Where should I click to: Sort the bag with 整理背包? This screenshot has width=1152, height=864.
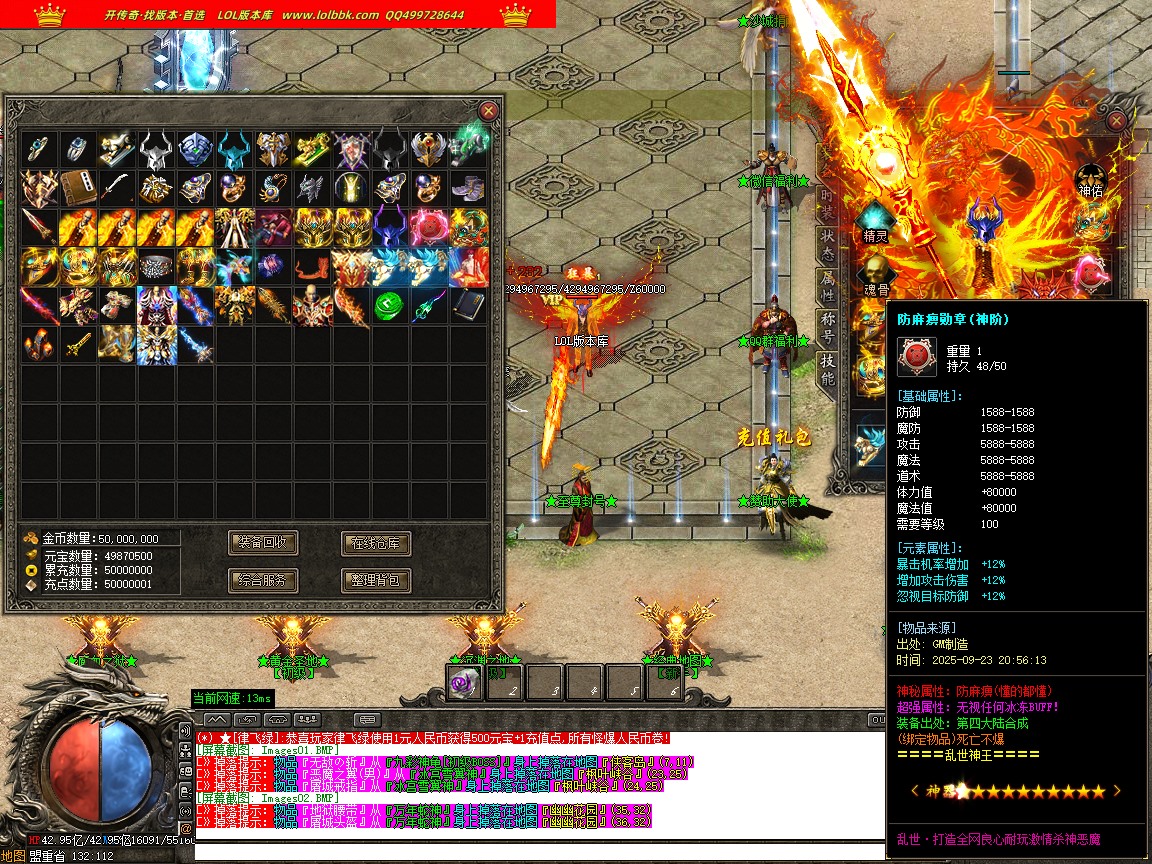(x=376, y=580)
